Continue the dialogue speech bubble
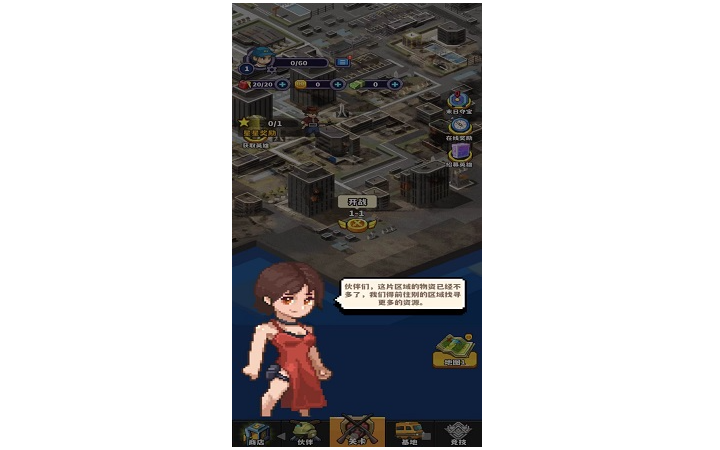This screenshot has height=450, width=720. pos(402,294)
